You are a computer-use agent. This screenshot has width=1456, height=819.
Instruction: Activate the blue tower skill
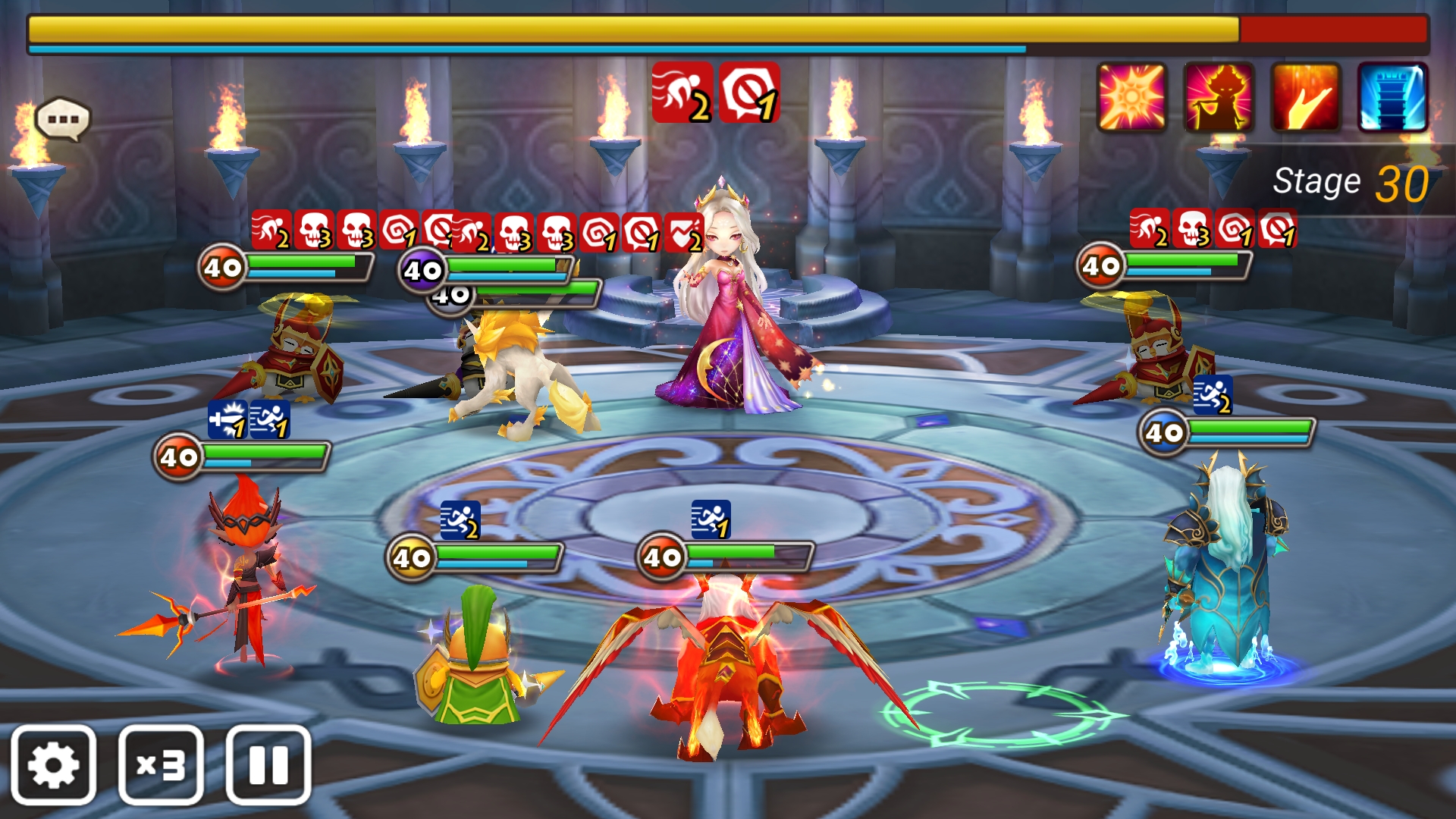(1392, 97)
